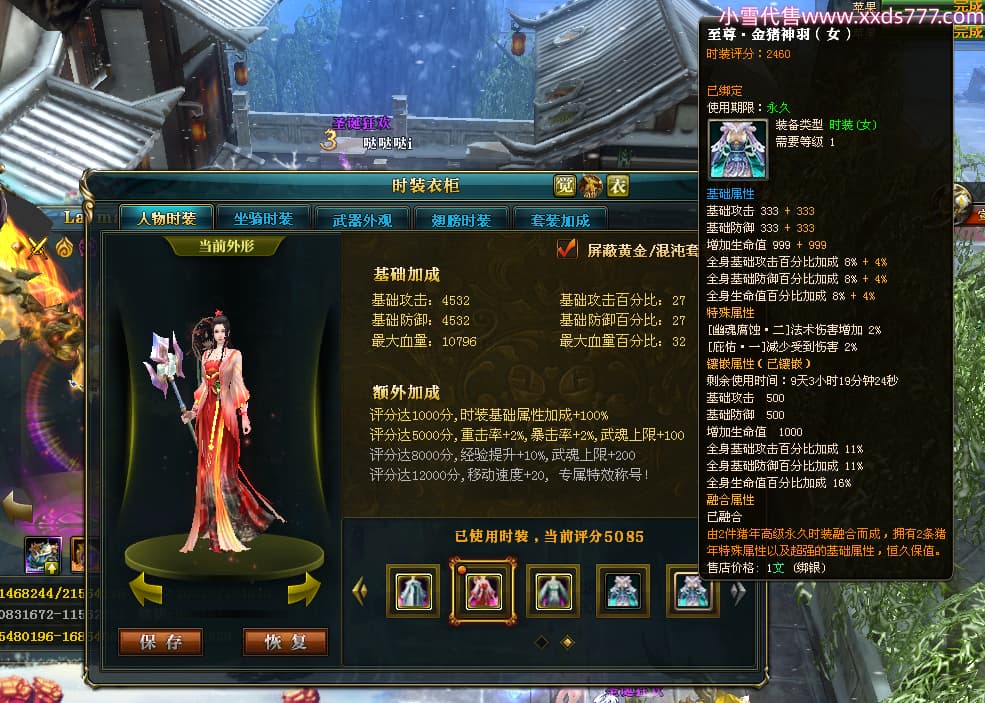Click the 衣 button in the wardrobe header
This screenshot has height=703, width=985.
tap(618, 186)
